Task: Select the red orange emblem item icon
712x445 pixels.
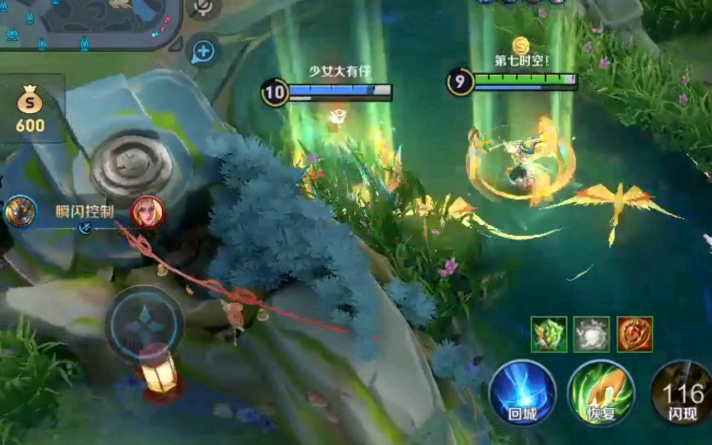Action: [635, 334]
